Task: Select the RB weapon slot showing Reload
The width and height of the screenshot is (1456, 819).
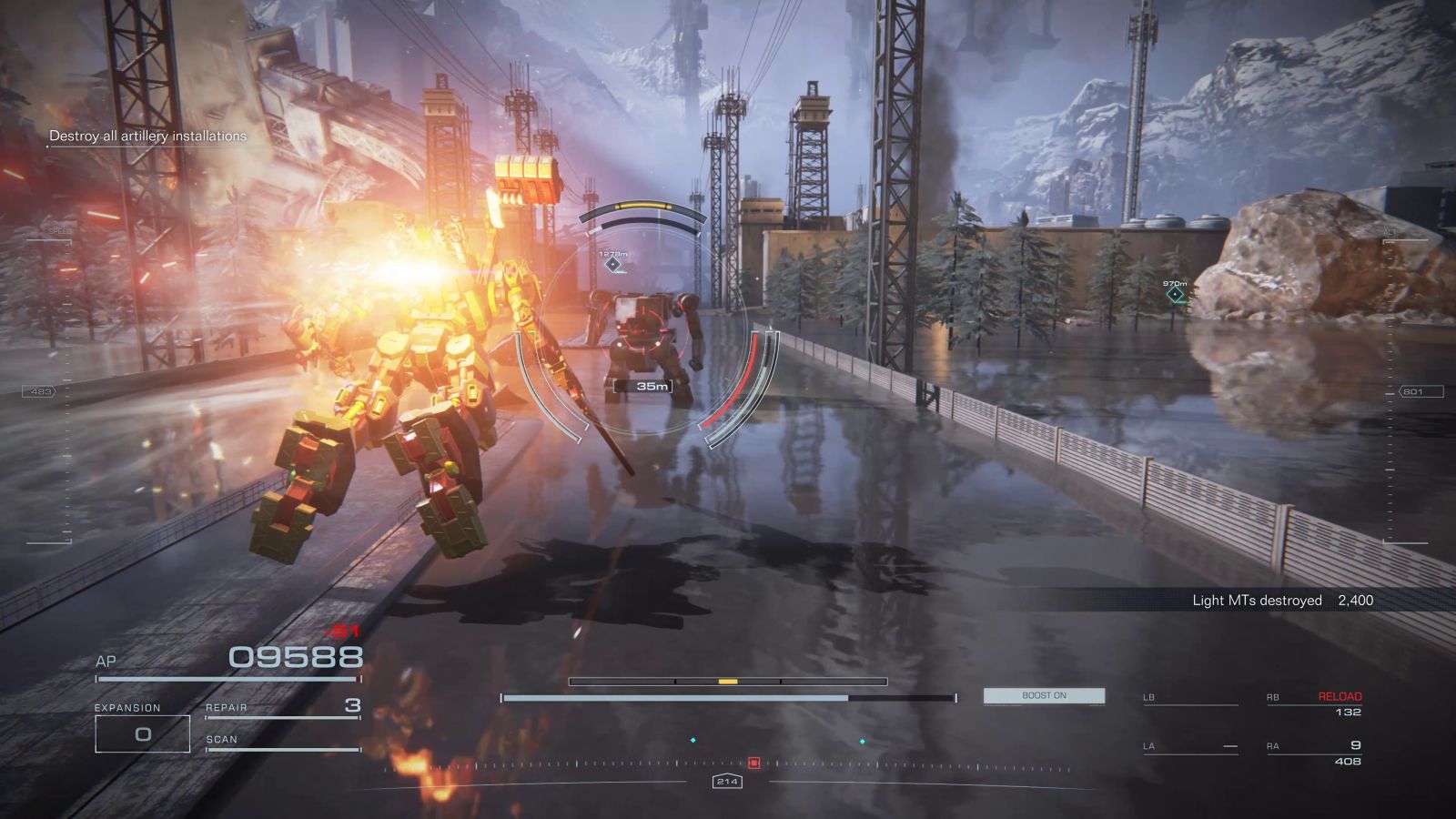Action: pos(1314,703)
